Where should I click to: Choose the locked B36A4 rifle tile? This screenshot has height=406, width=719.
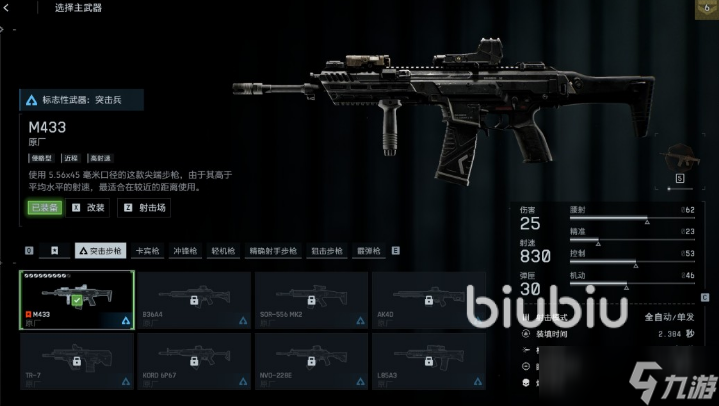point(194,300)
